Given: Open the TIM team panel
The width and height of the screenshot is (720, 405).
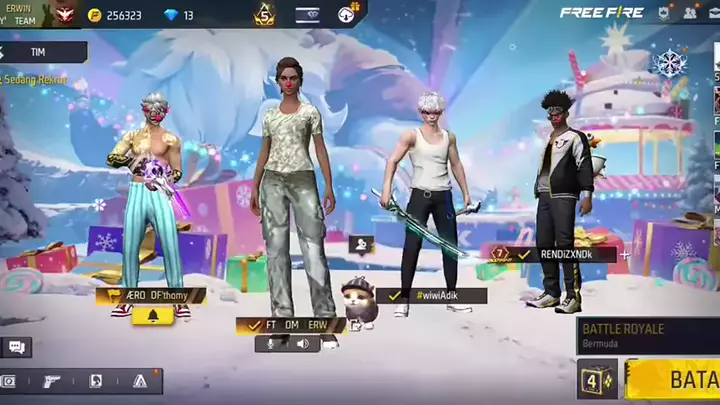Looking at the screenshot, I should (40, 52).
